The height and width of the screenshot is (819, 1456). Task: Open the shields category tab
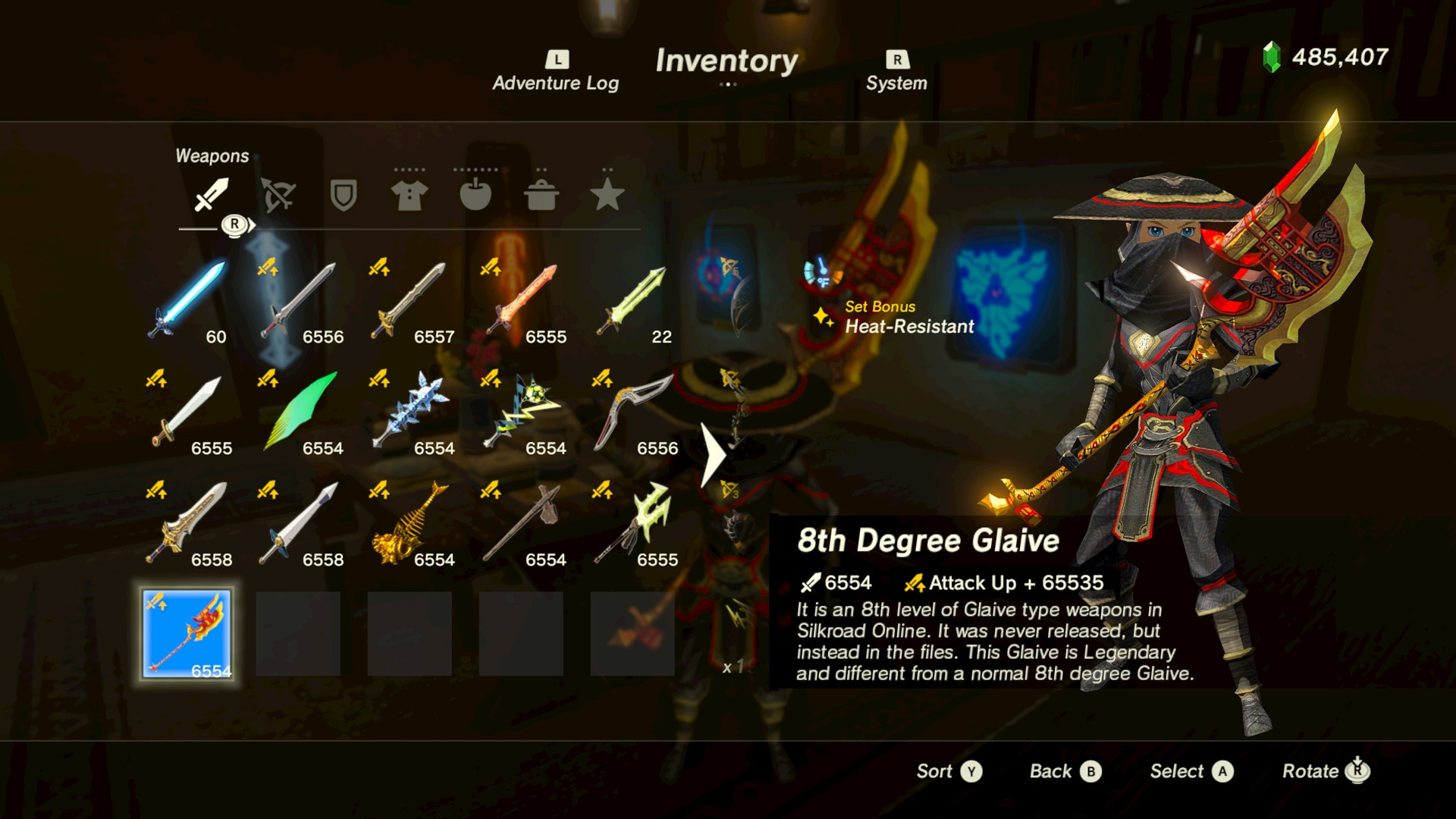[344, 196]
